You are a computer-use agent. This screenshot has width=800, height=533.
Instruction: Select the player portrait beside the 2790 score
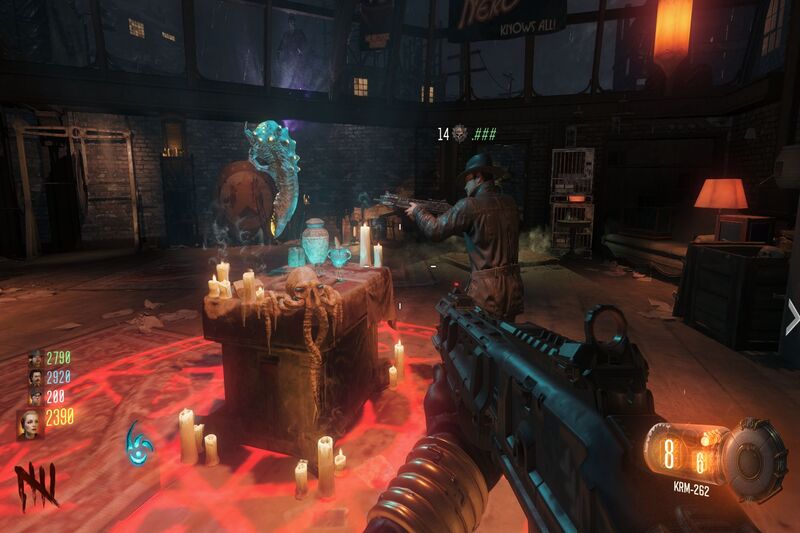click(x=34, y=359)
